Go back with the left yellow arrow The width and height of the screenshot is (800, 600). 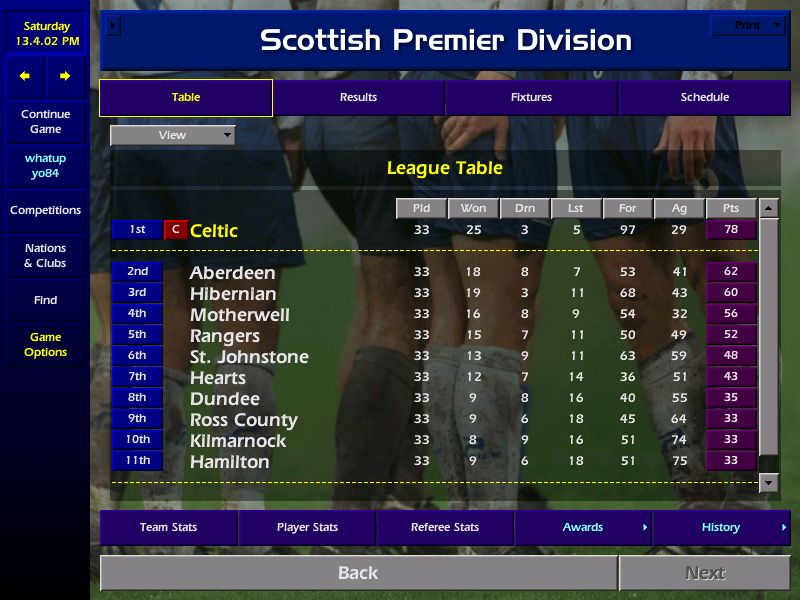25,76
